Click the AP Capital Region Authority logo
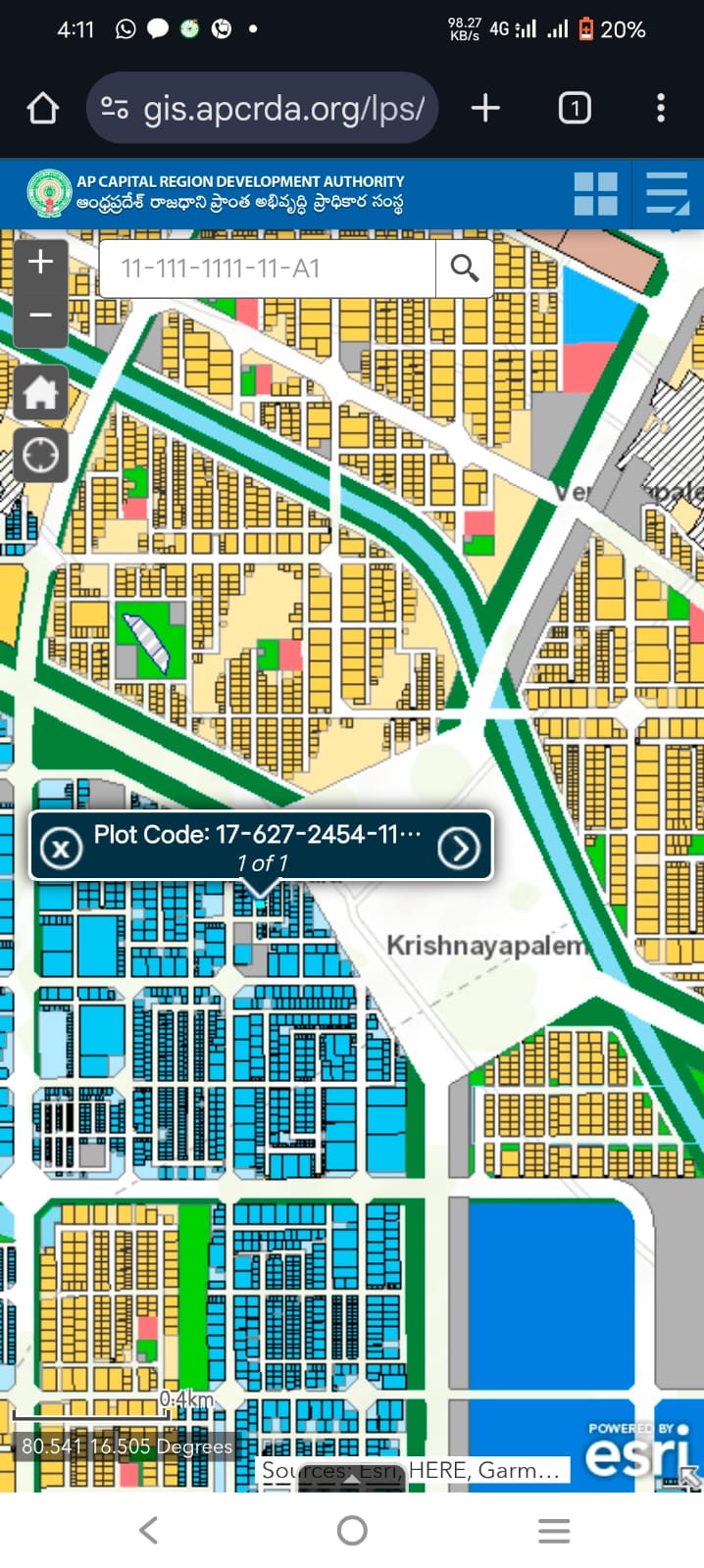The image size is (704, 1568). (x=49, y=194)
